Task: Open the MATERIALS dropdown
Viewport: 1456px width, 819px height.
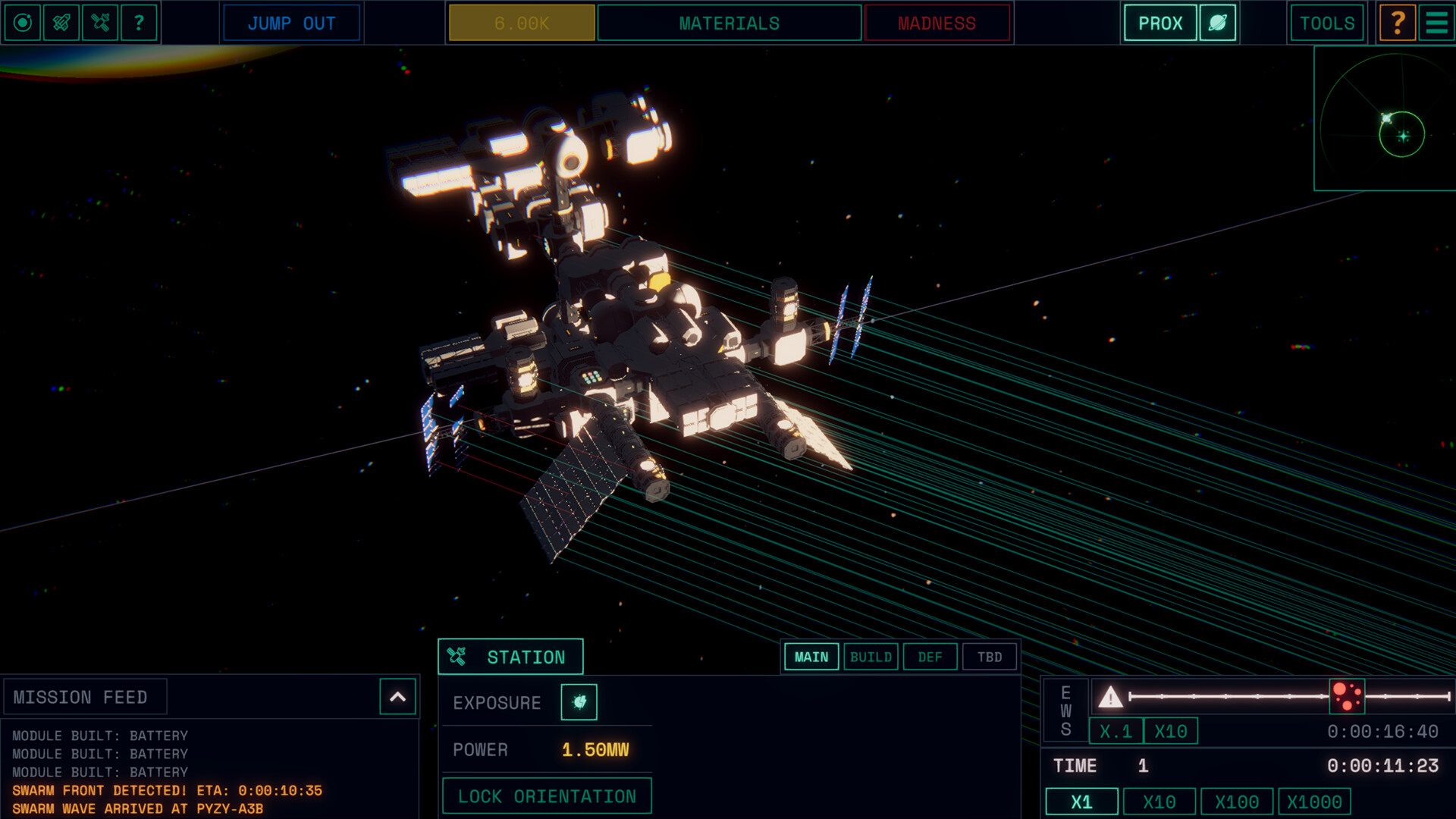Action: pos(728,23)
